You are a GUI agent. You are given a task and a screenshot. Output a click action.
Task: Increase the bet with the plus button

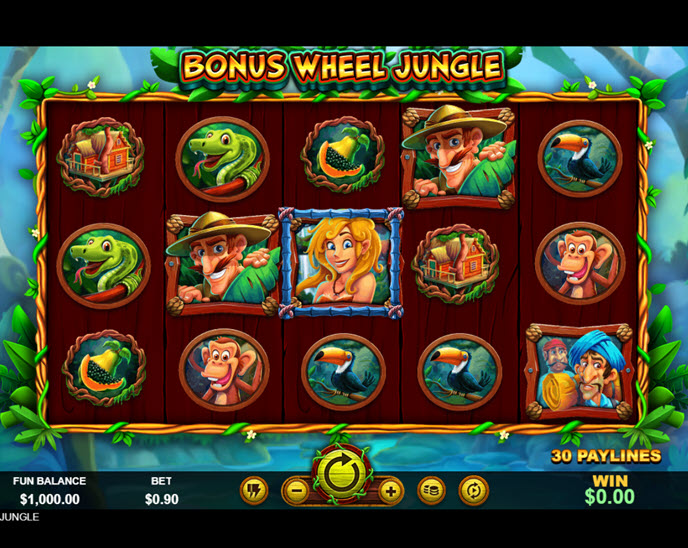pyautogui.click(x=390, y=491)
